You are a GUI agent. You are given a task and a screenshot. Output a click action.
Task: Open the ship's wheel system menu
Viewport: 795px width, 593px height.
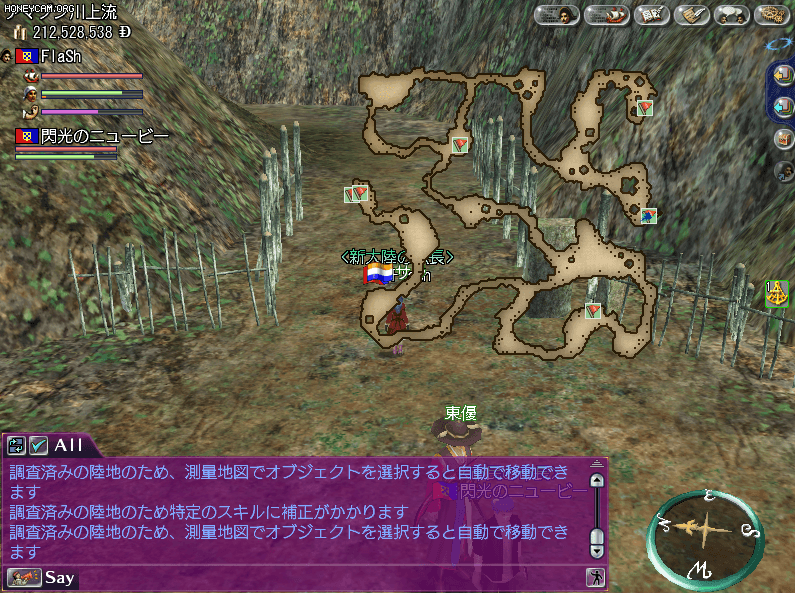pos(773,15)
